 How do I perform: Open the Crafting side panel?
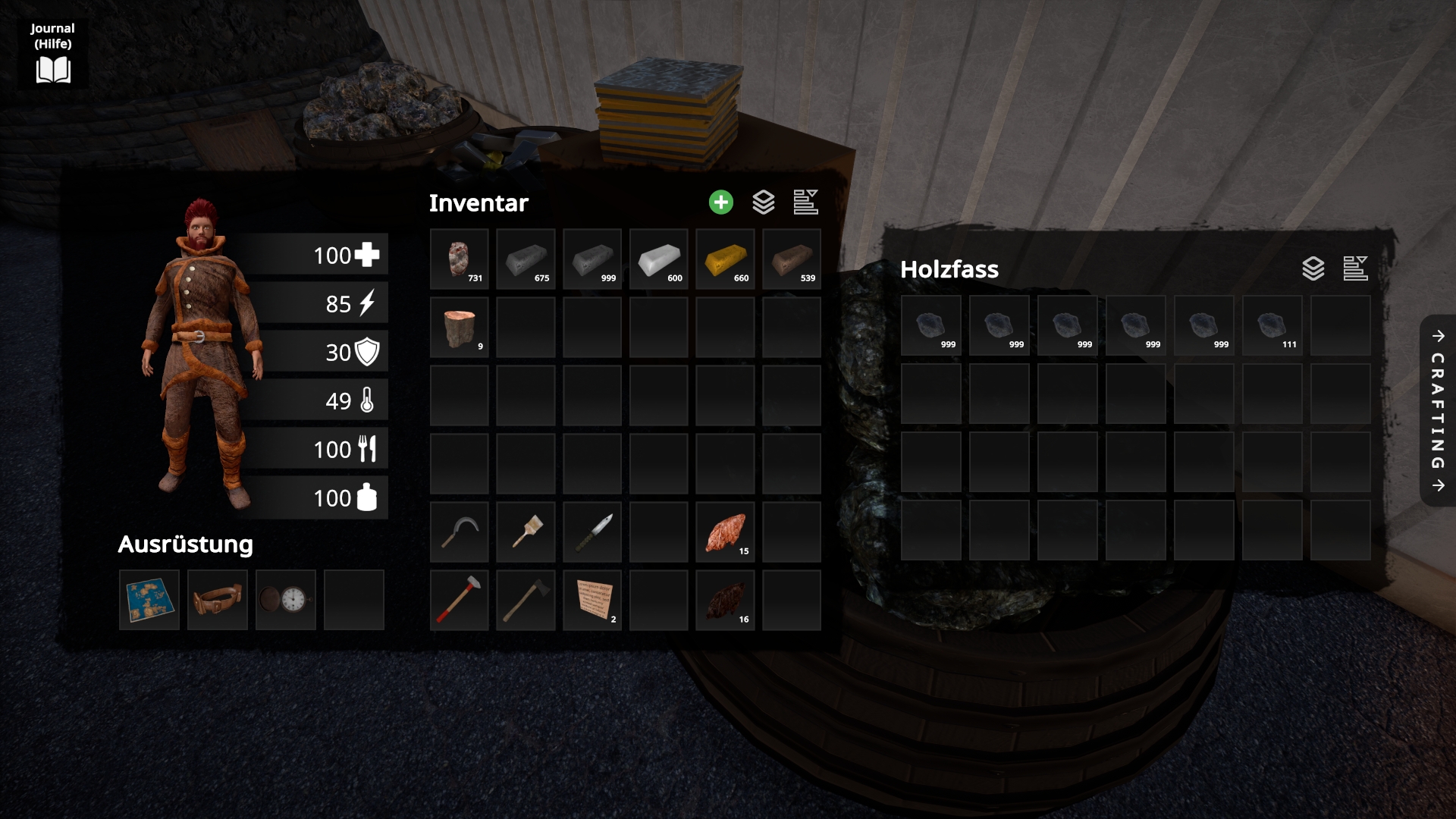click(x=1438, y=410)
